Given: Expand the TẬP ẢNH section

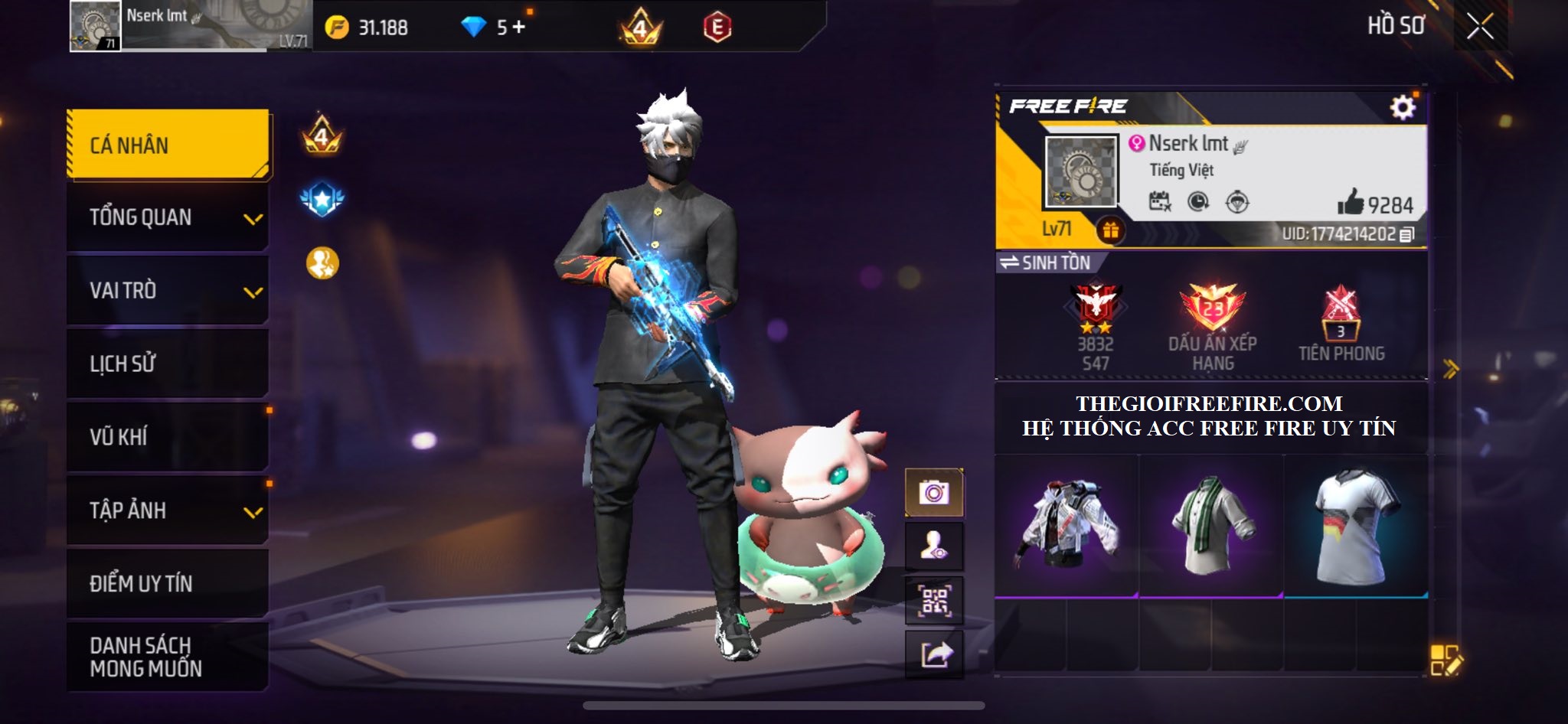Looking at the screenshot, I should 168,510.
